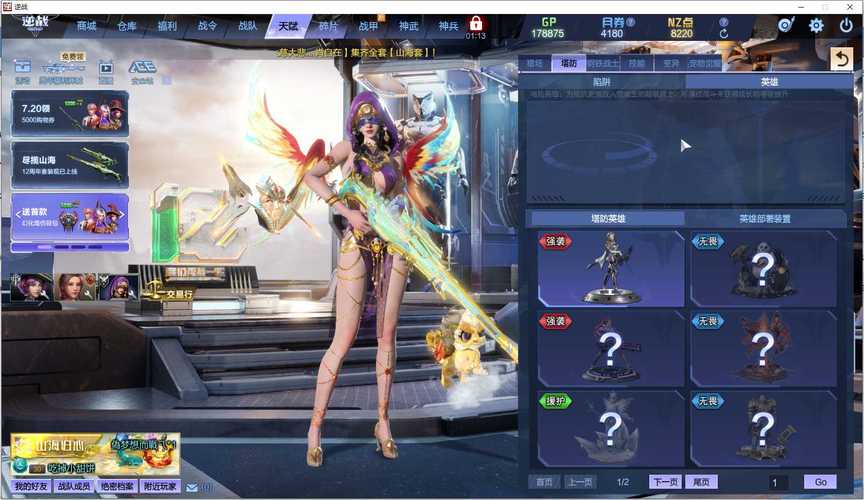The width and height of the screenshot is (864, 500).
Task: Select the 英雄部署装置 sub-tab
Action: coord(765,219)
